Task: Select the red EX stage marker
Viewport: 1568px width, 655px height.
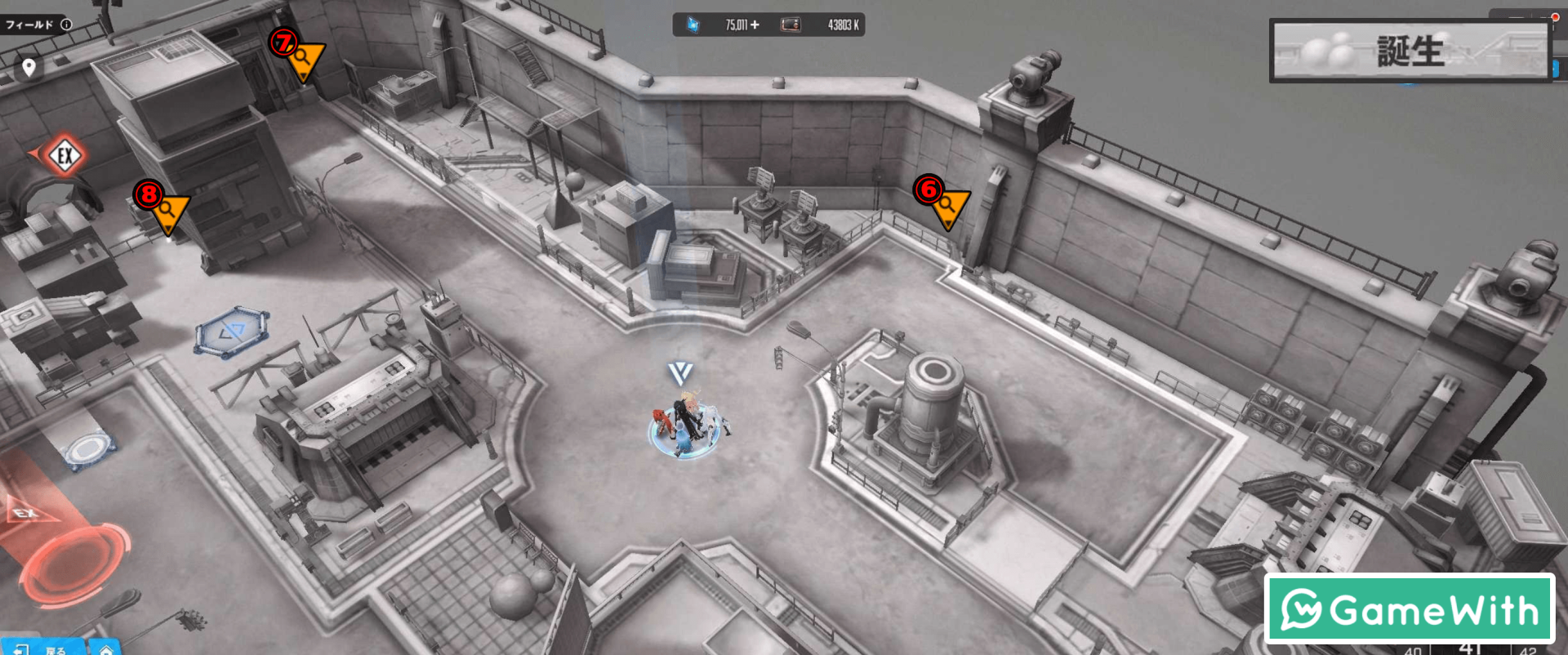Action: tap(65, 155)
